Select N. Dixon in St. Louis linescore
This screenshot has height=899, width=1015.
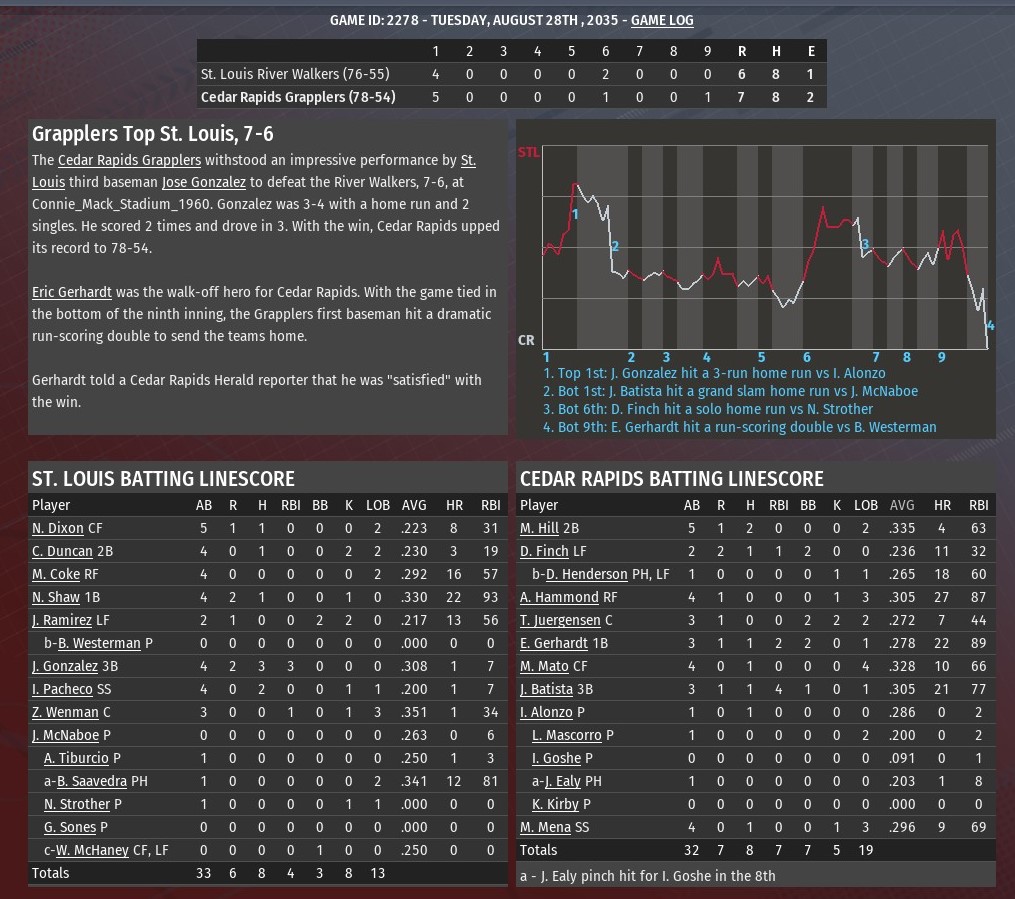(x=58, y=528)
